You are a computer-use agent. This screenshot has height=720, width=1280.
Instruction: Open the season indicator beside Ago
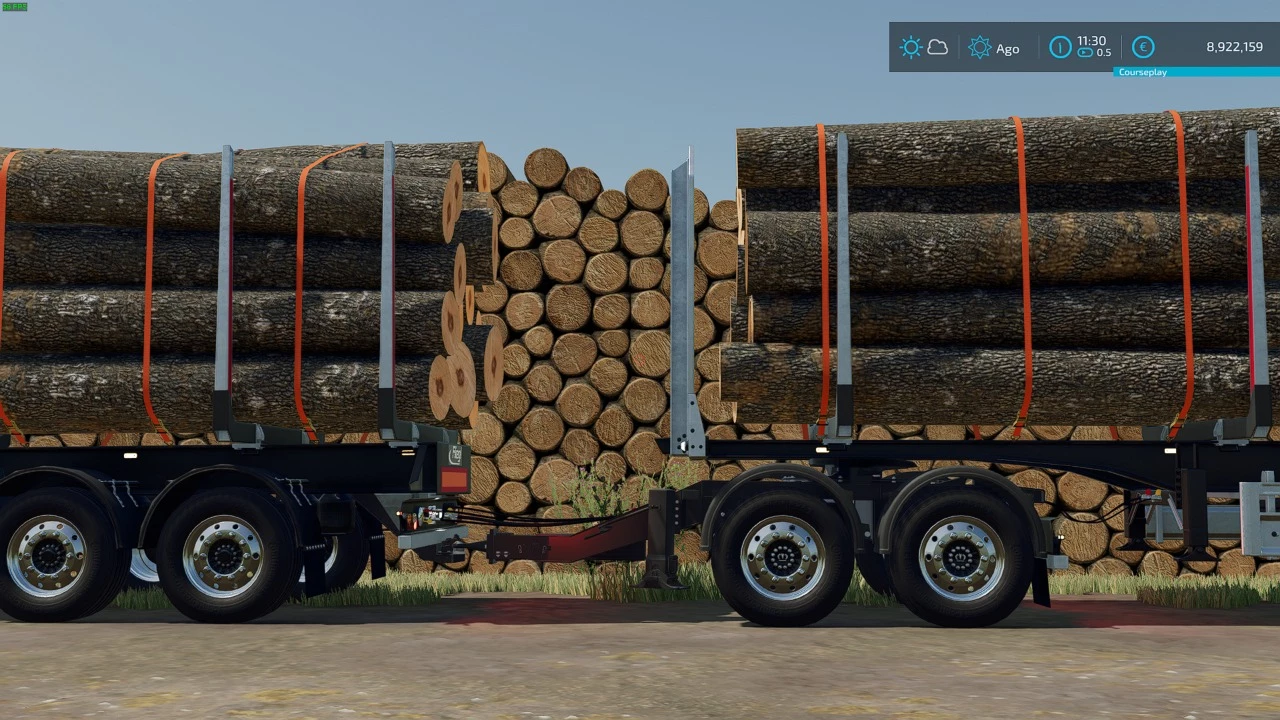(980, 47)
